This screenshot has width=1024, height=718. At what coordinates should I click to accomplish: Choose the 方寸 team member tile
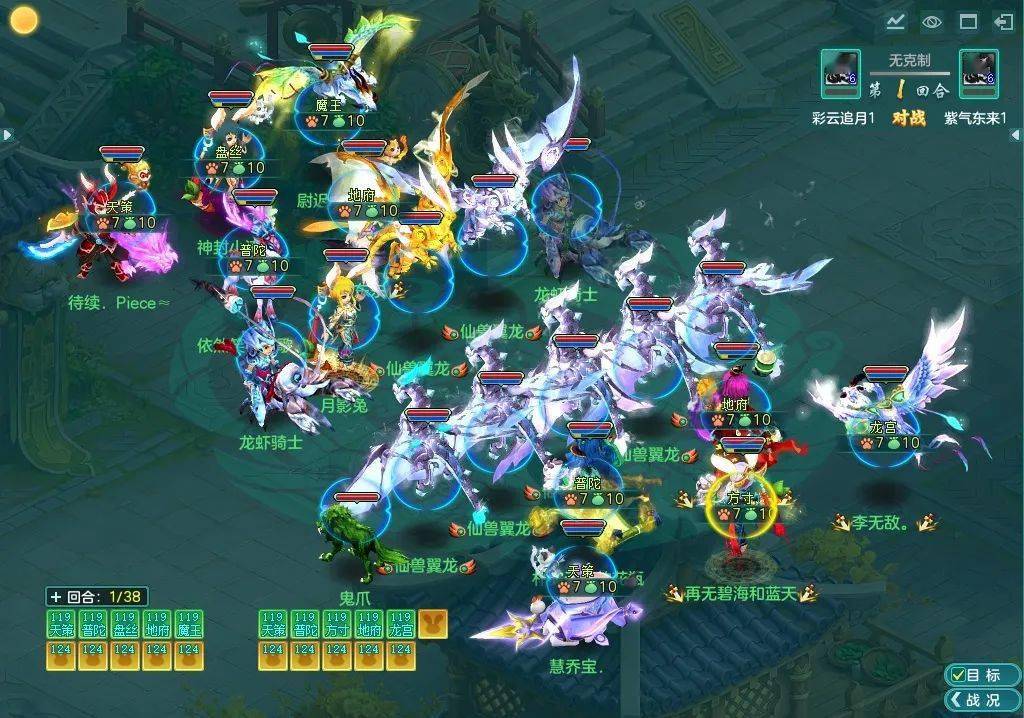(337, 623)
